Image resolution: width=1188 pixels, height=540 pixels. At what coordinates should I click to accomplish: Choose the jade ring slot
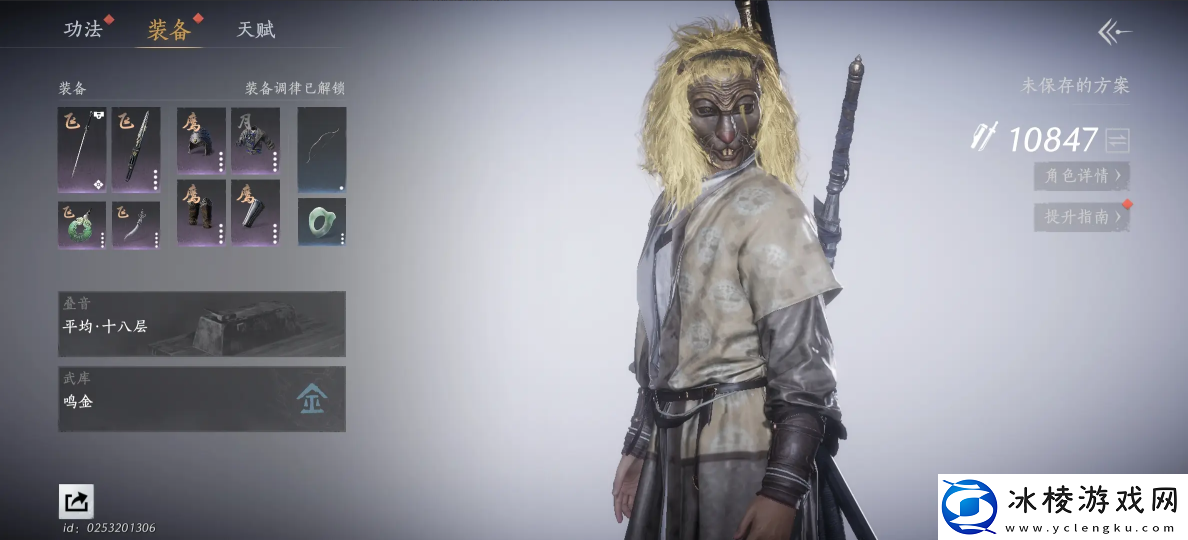tap(322, 221)
